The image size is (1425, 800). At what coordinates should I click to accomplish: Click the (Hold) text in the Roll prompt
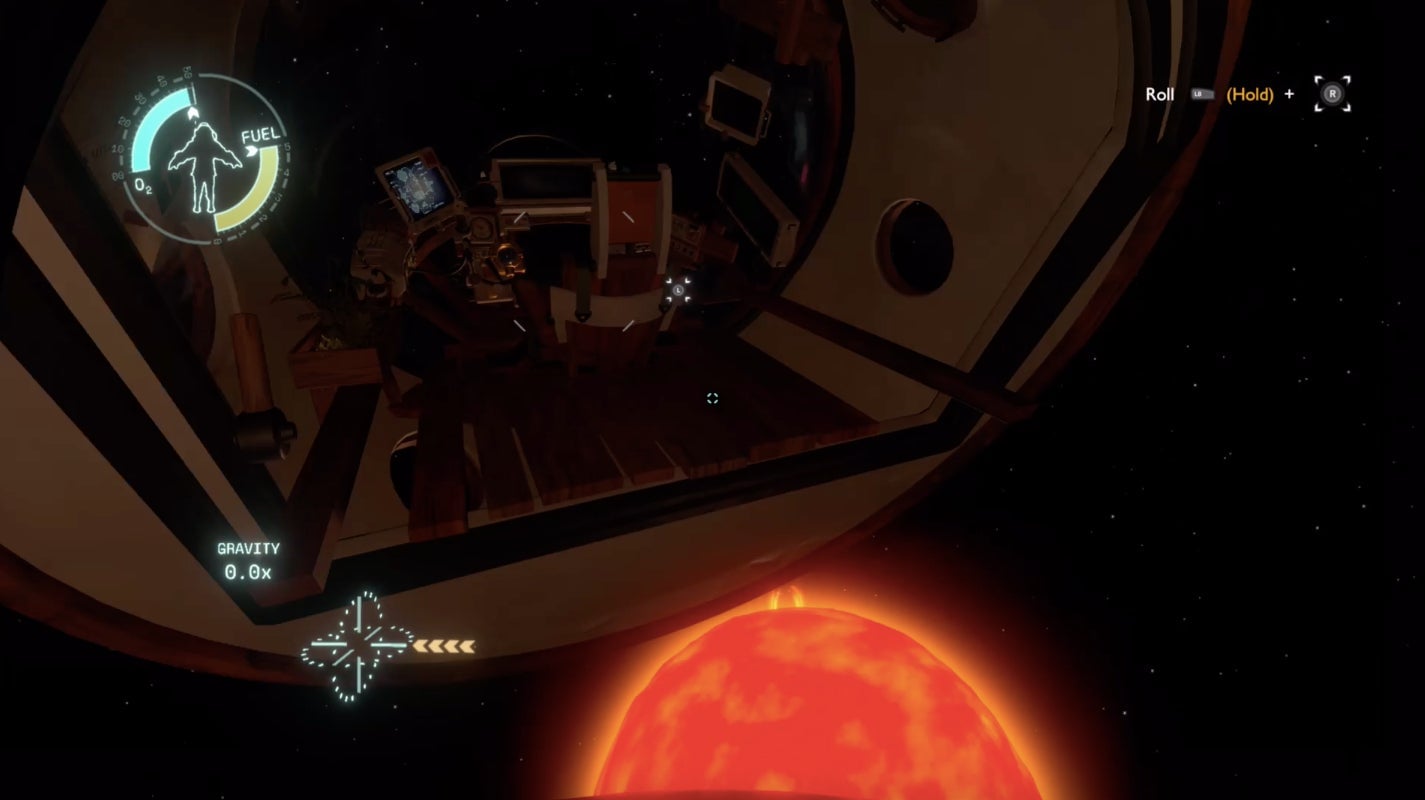pyautogui.click(x=1249, y=94)
